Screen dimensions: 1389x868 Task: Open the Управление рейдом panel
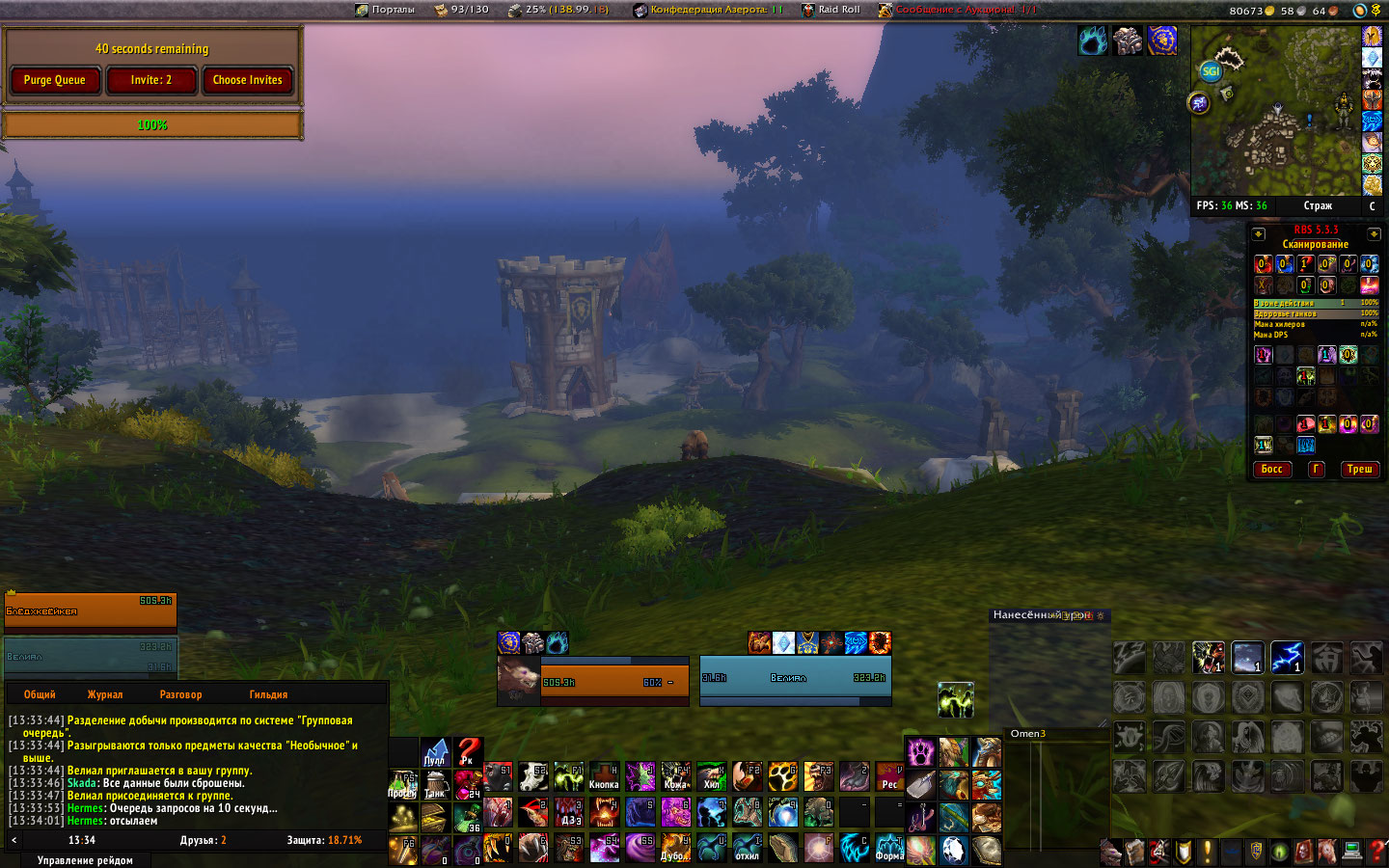[x=85, y=860]
